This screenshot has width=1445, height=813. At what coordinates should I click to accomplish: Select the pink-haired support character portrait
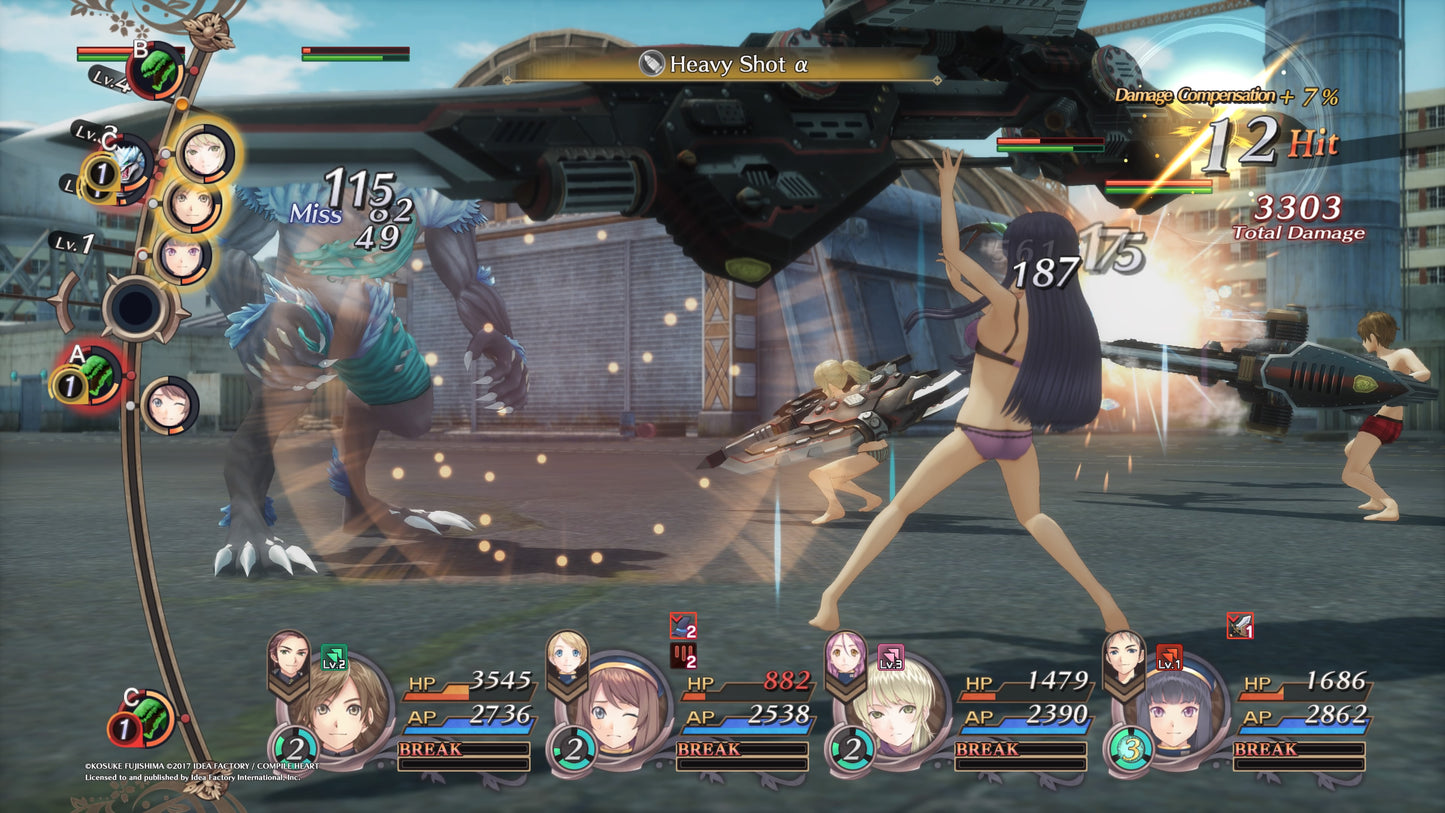click(845, 655)
